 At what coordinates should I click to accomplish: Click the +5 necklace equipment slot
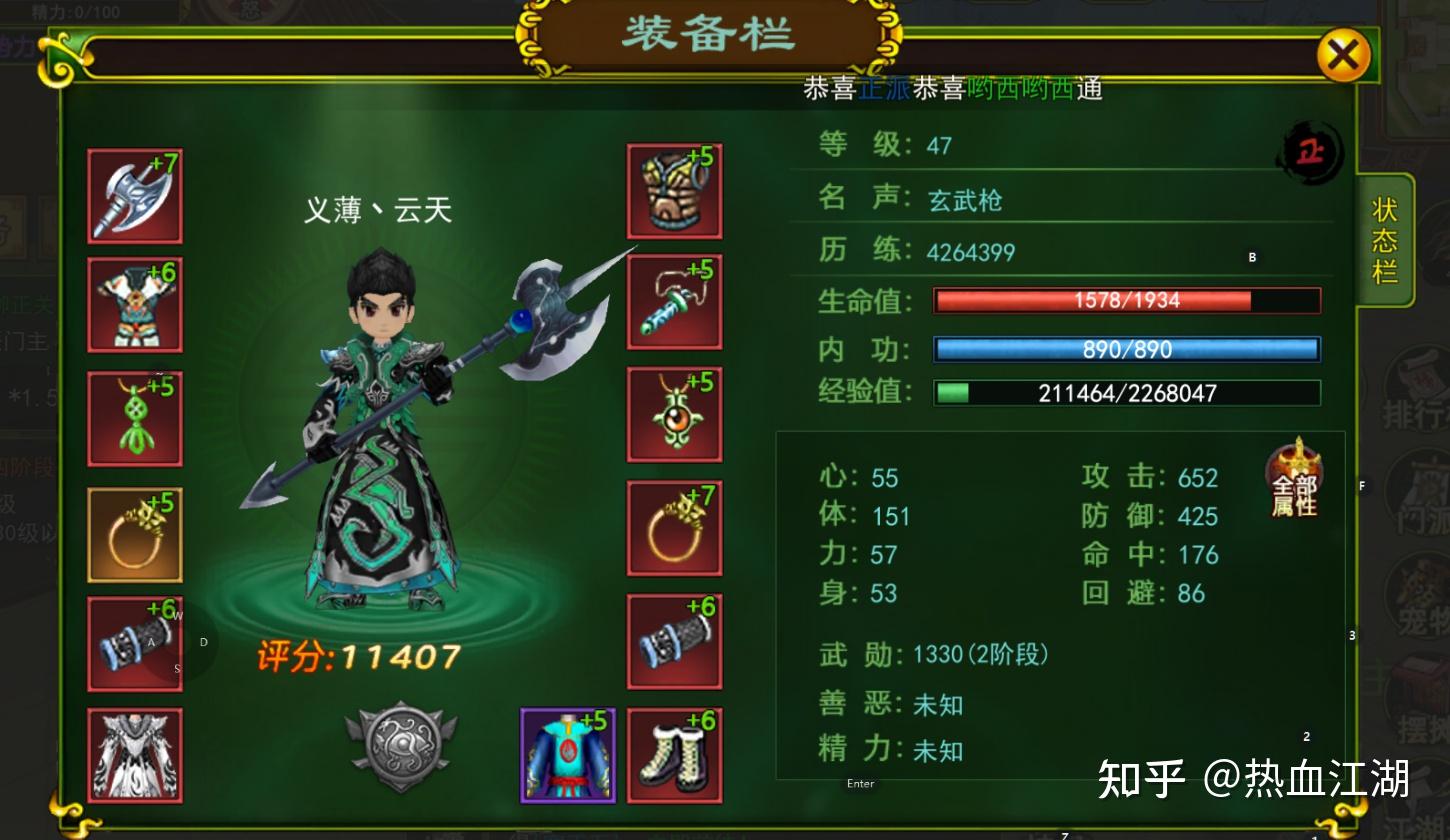pos(674,415)
